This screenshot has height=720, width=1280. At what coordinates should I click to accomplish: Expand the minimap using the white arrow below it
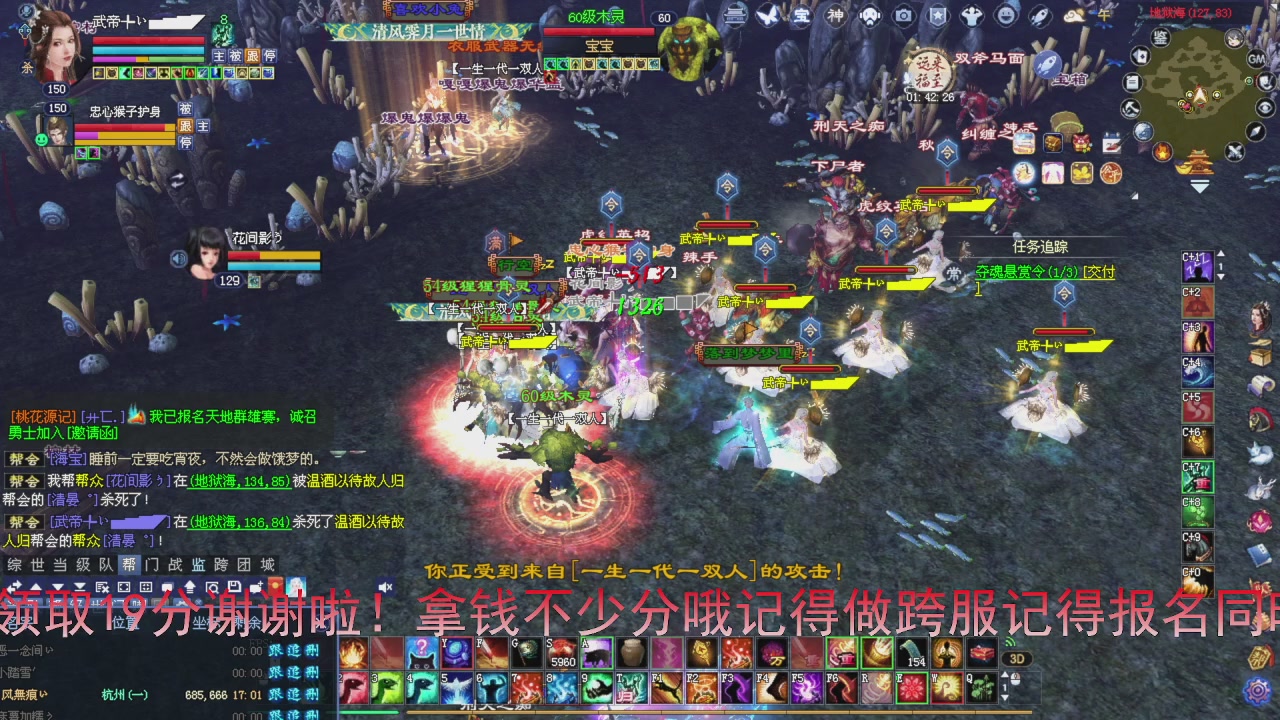[x=1198, y=185]
